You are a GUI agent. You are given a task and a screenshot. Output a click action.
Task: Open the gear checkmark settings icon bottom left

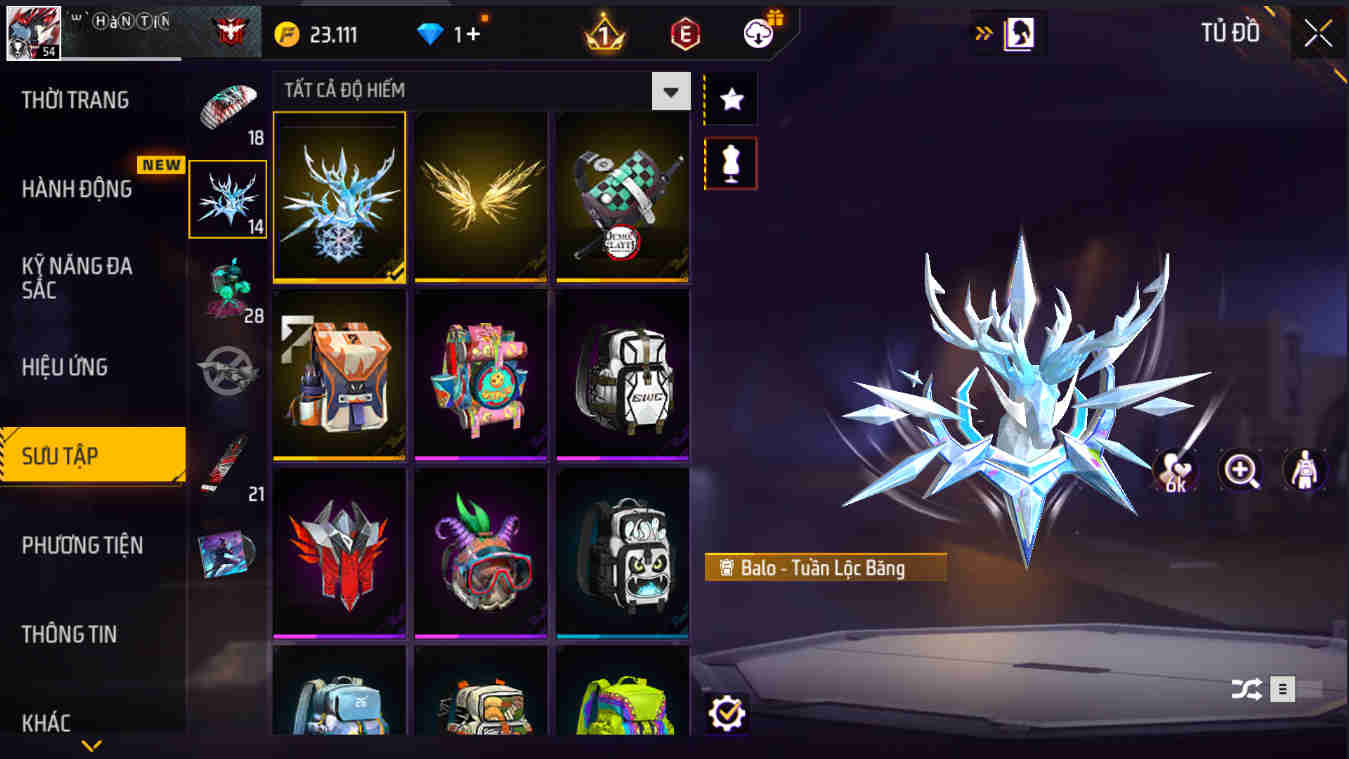(728, 713)
